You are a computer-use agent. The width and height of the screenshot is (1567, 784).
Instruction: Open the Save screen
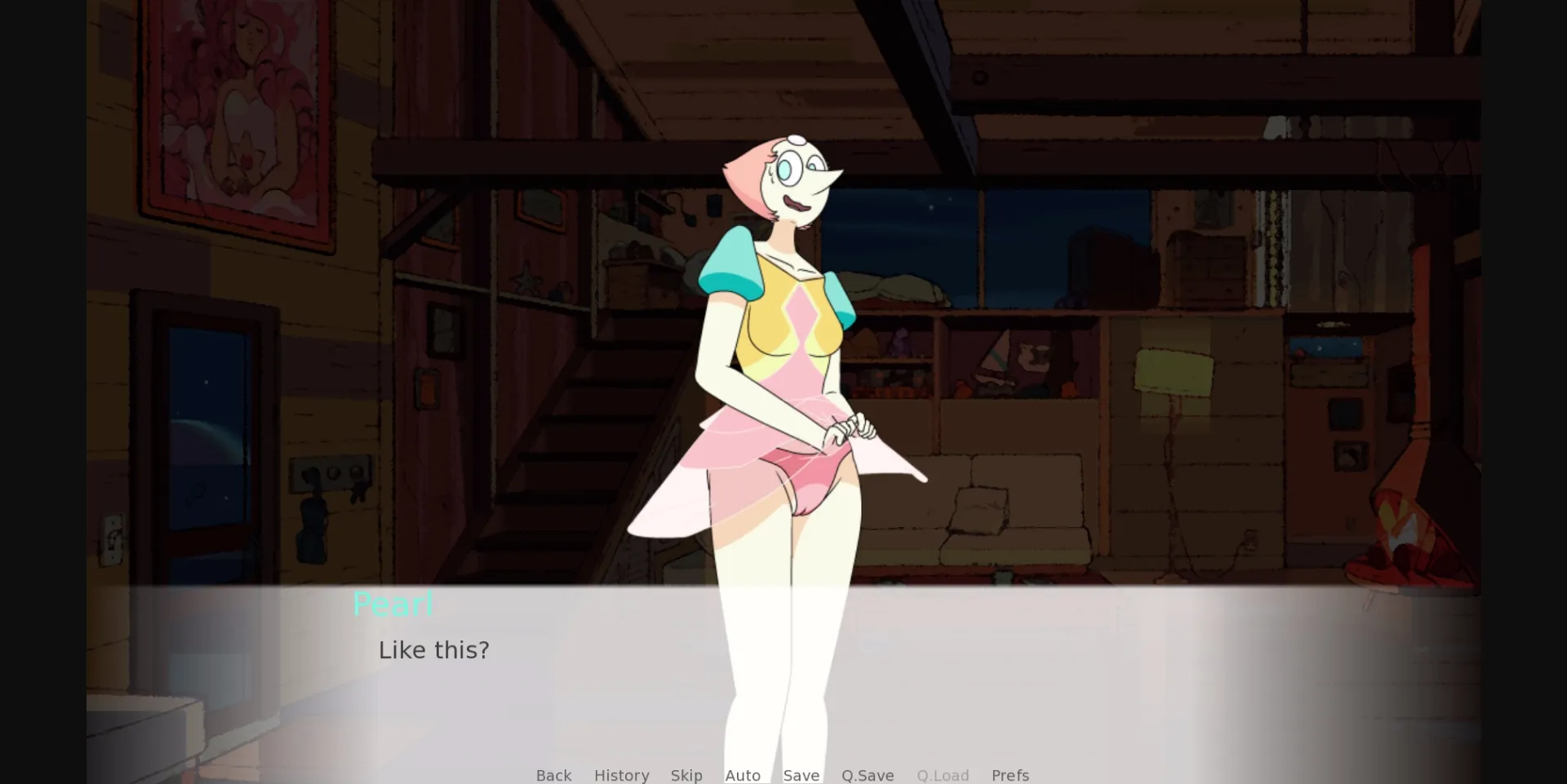pyautogui.click(x=801, y=775)
